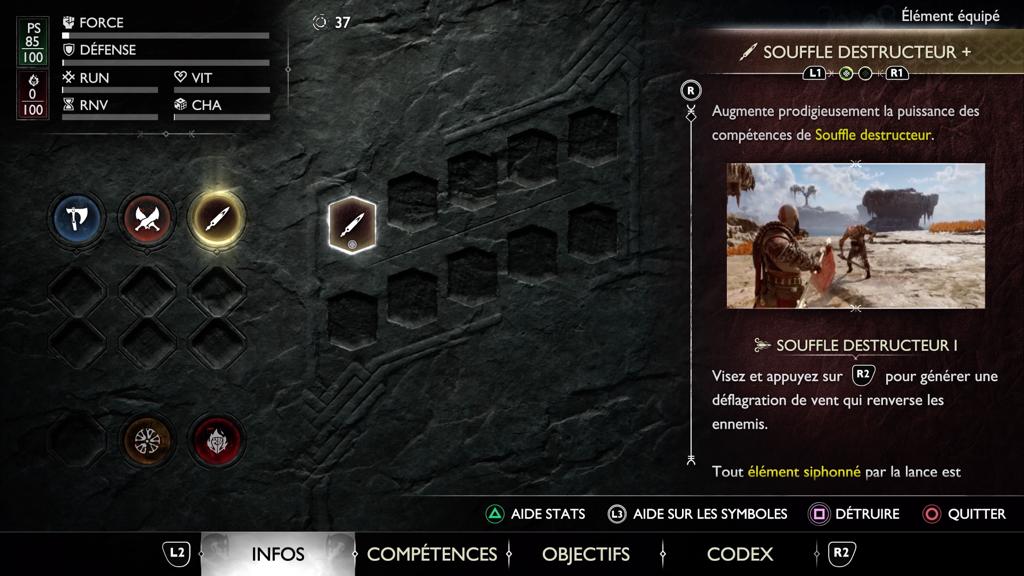1024x576 pixels.
Task: Choose the DÉTRUIRE option
Action: pos(855,514)
